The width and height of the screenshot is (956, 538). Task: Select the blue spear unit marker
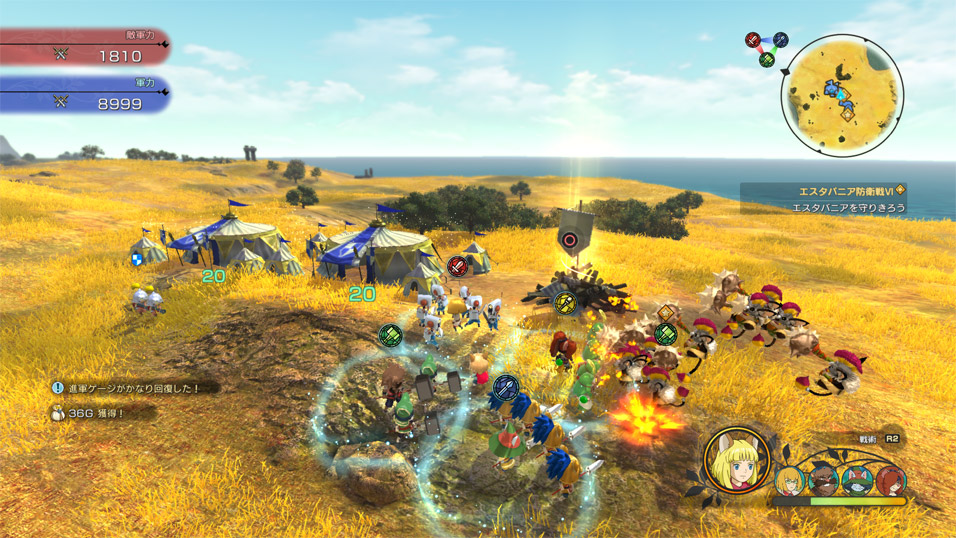506,385
